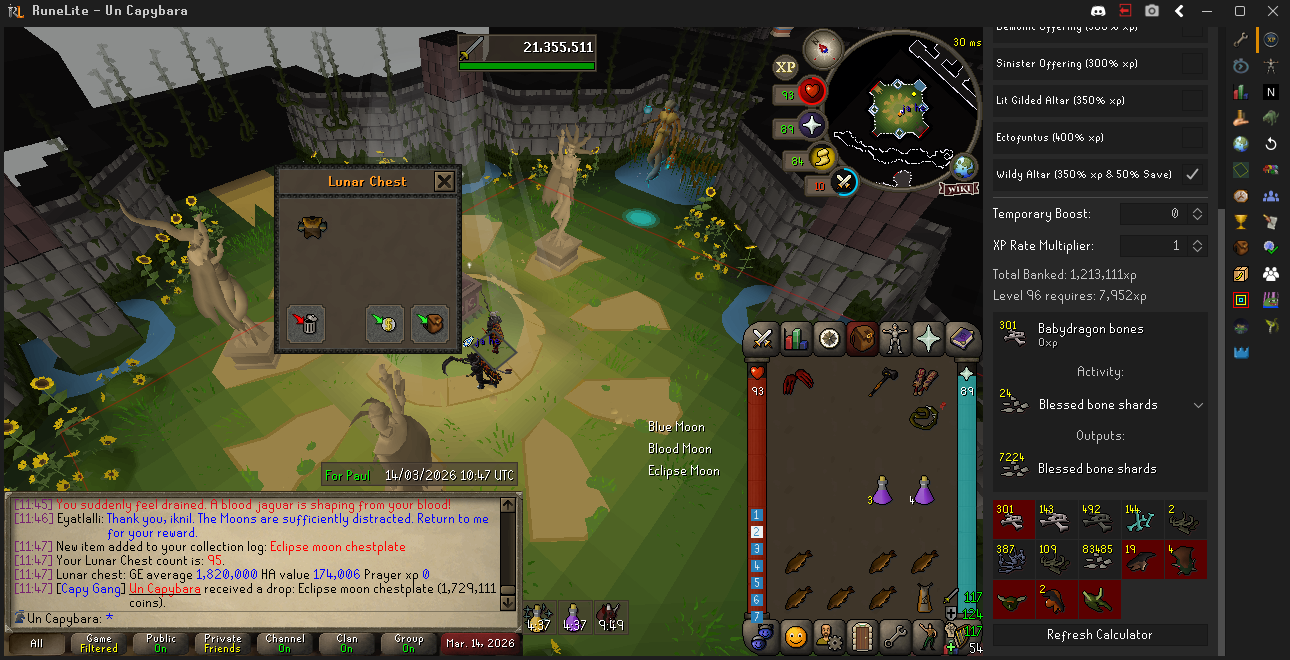Image resolution: width=1290 pixels, height=660 pixels.
Task: Take all loot to inventory with backpack button
Action: [430, 322]
